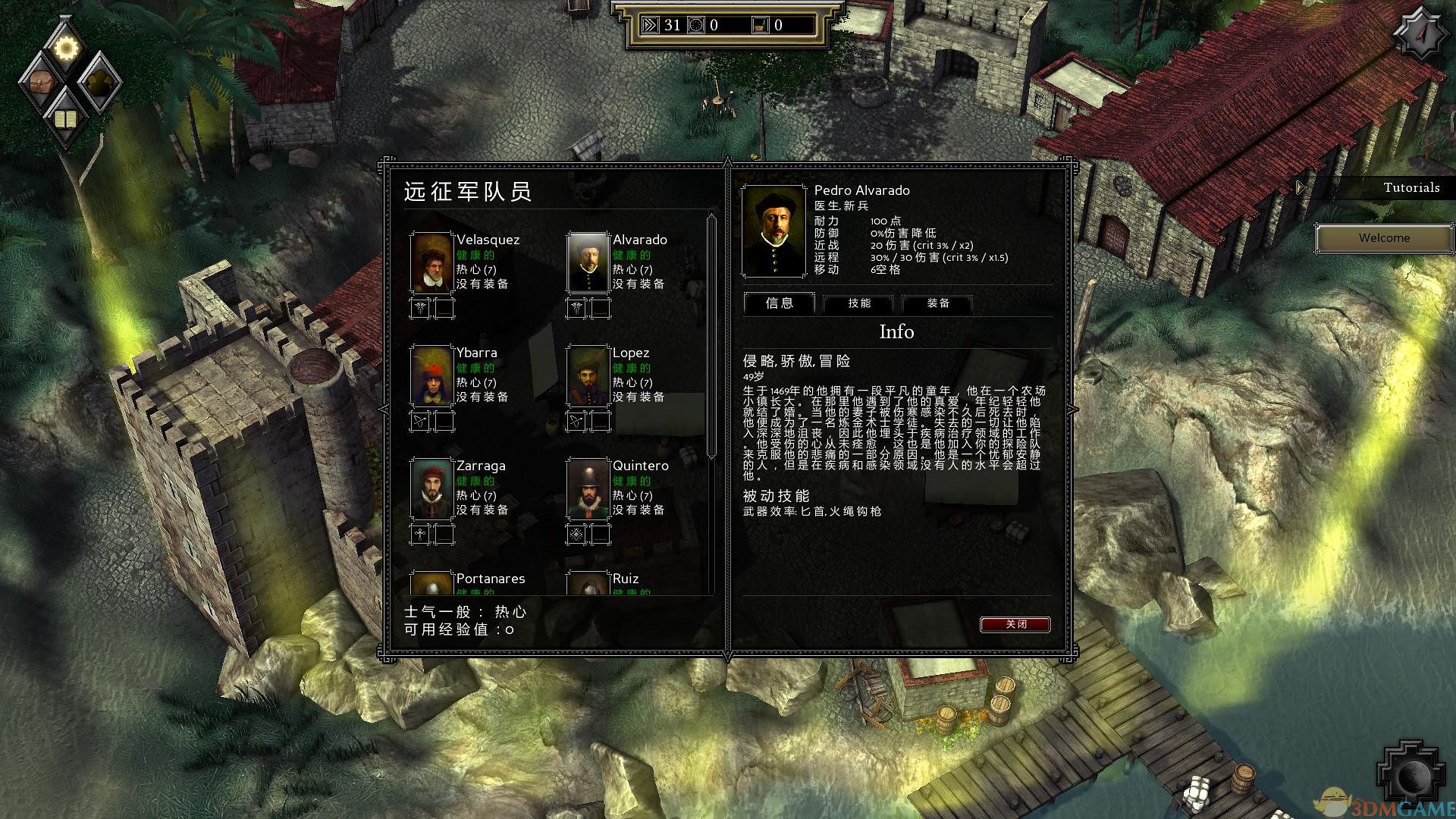
Task: Open the settings gear menu
Action: (67, 49)
